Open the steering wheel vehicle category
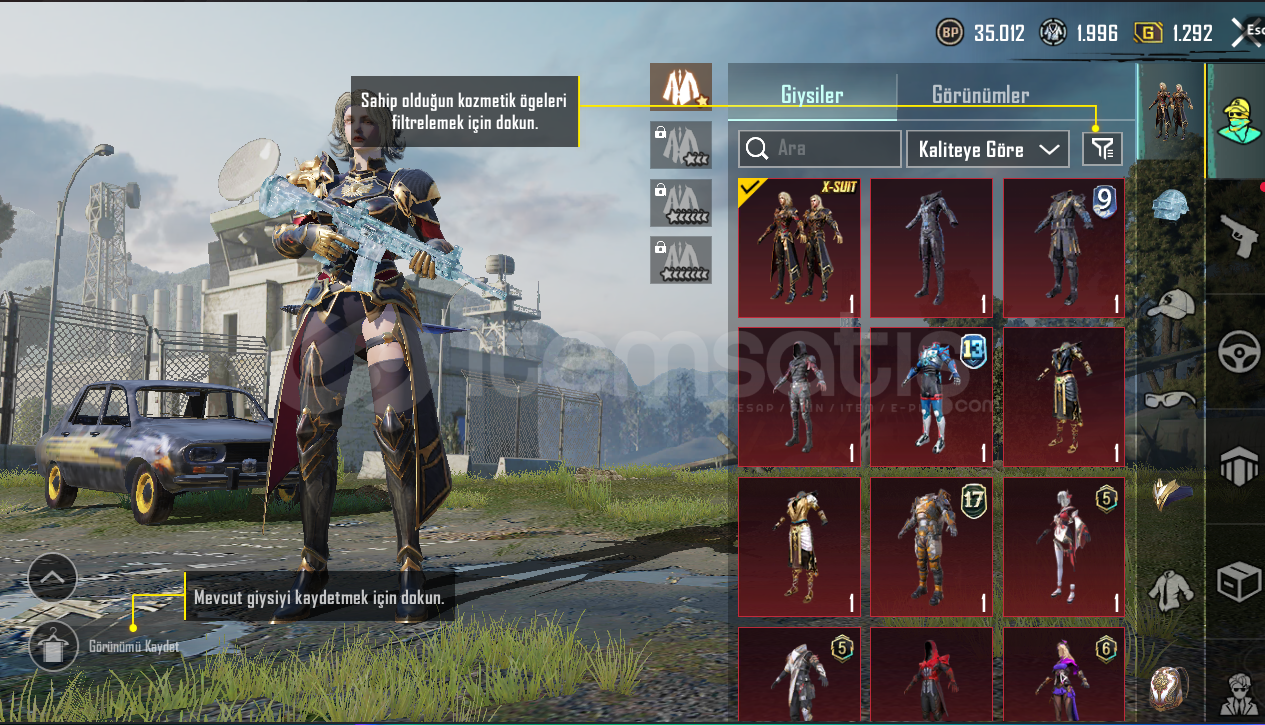The image size is (1265, 725). coord(1237,351)
